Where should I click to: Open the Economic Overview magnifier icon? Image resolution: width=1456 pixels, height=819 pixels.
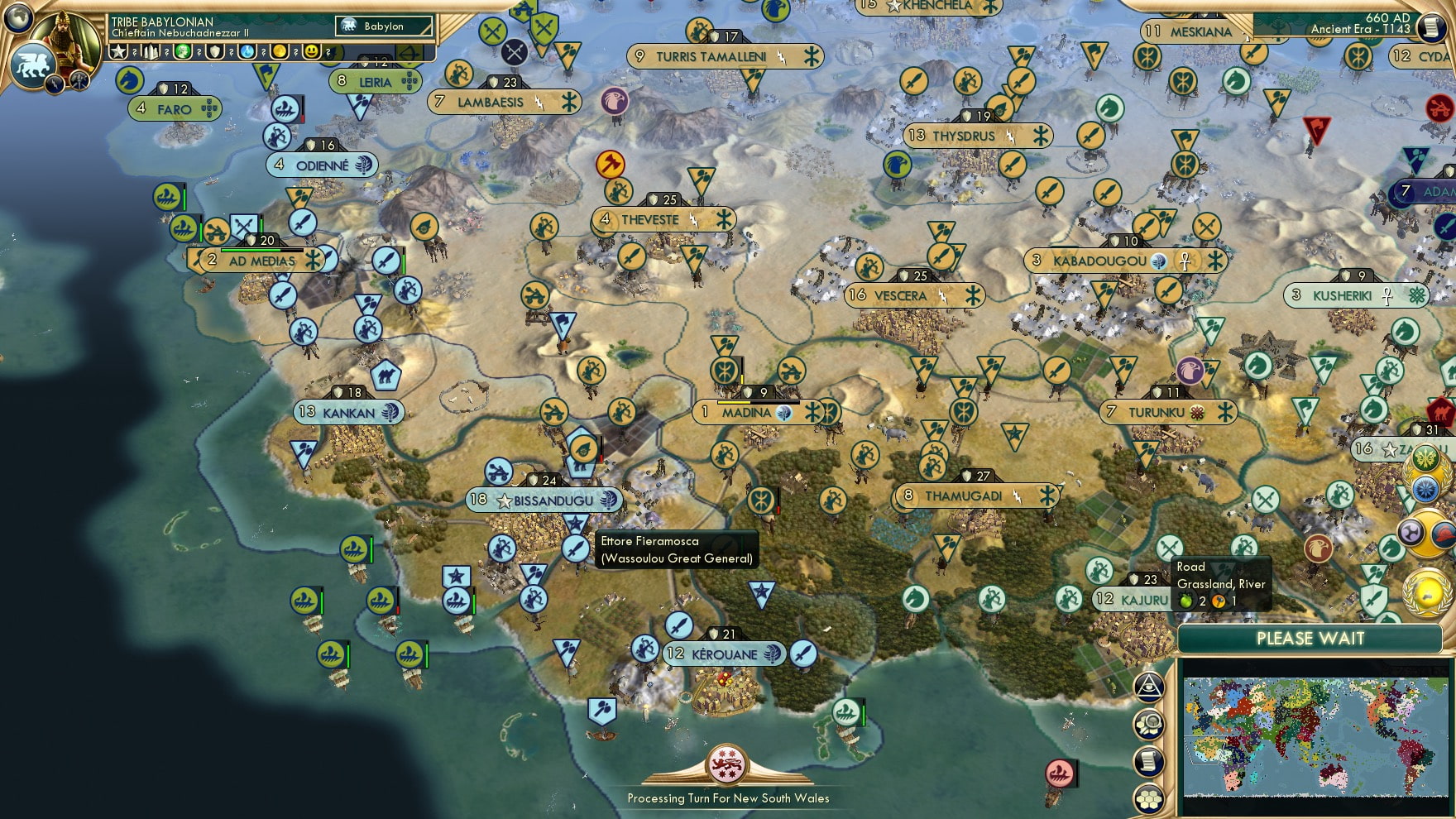1148,724
